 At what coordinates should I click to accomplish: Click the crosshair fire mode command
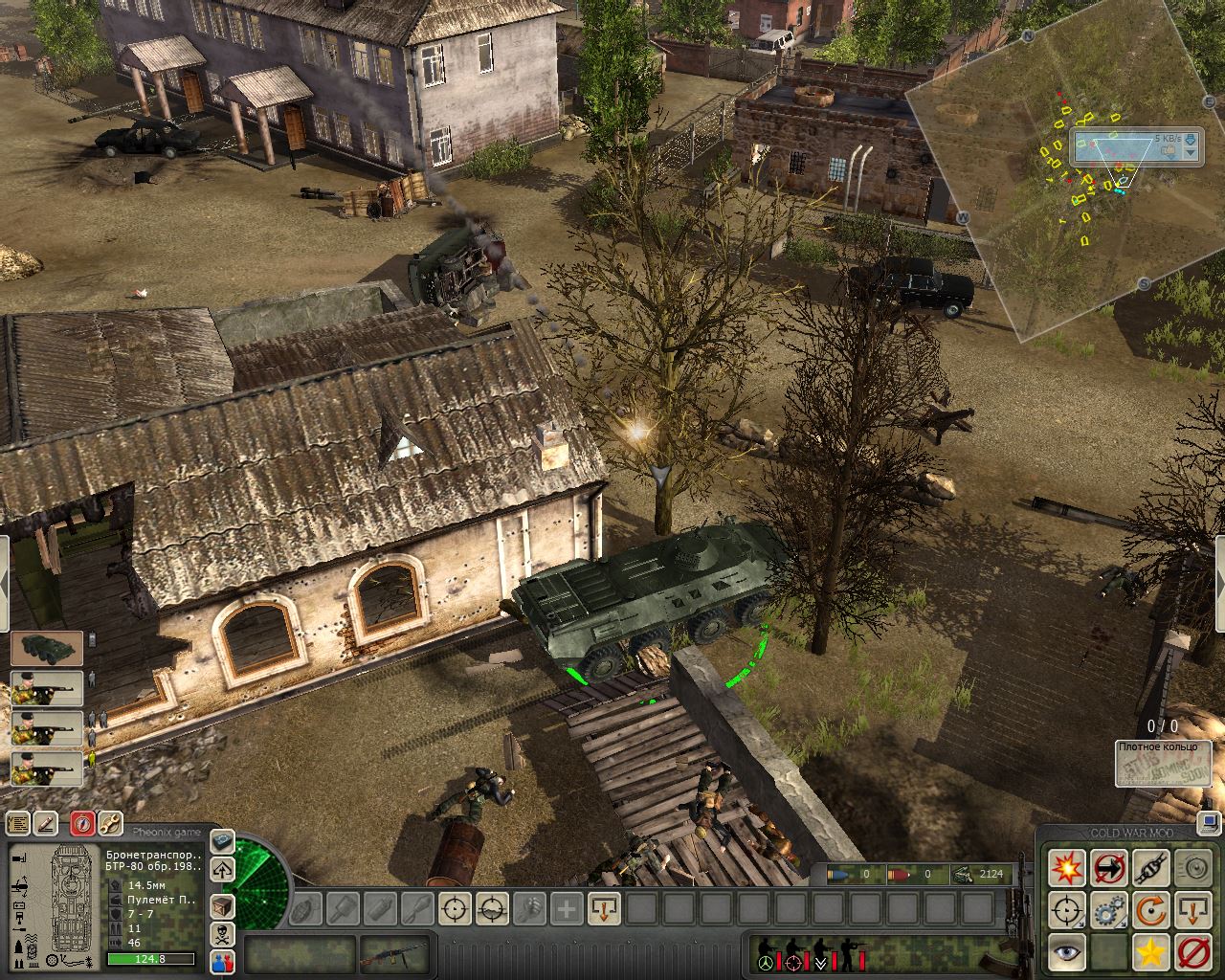(1066, 910)
